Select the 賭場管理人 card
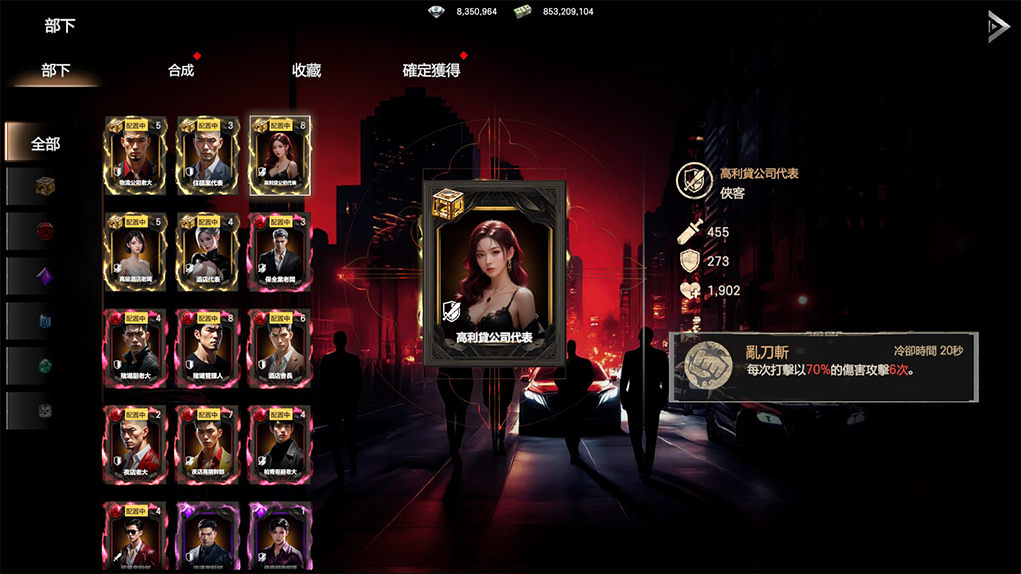This screenshot has height=574, width=1021. (208, 348)
